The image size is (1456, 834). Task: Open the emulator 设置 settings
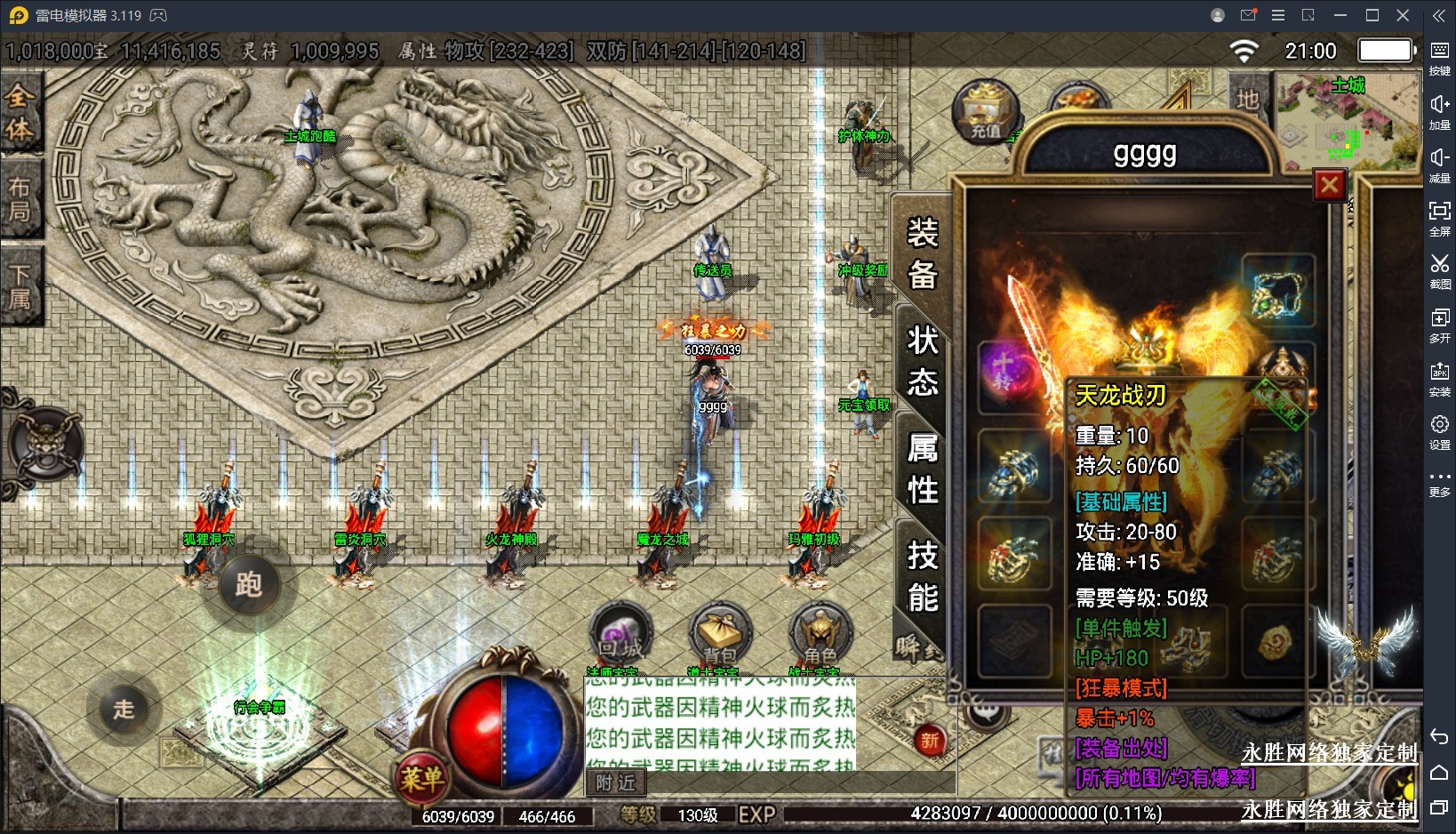pyautogui.click(x=1439, y=431)
